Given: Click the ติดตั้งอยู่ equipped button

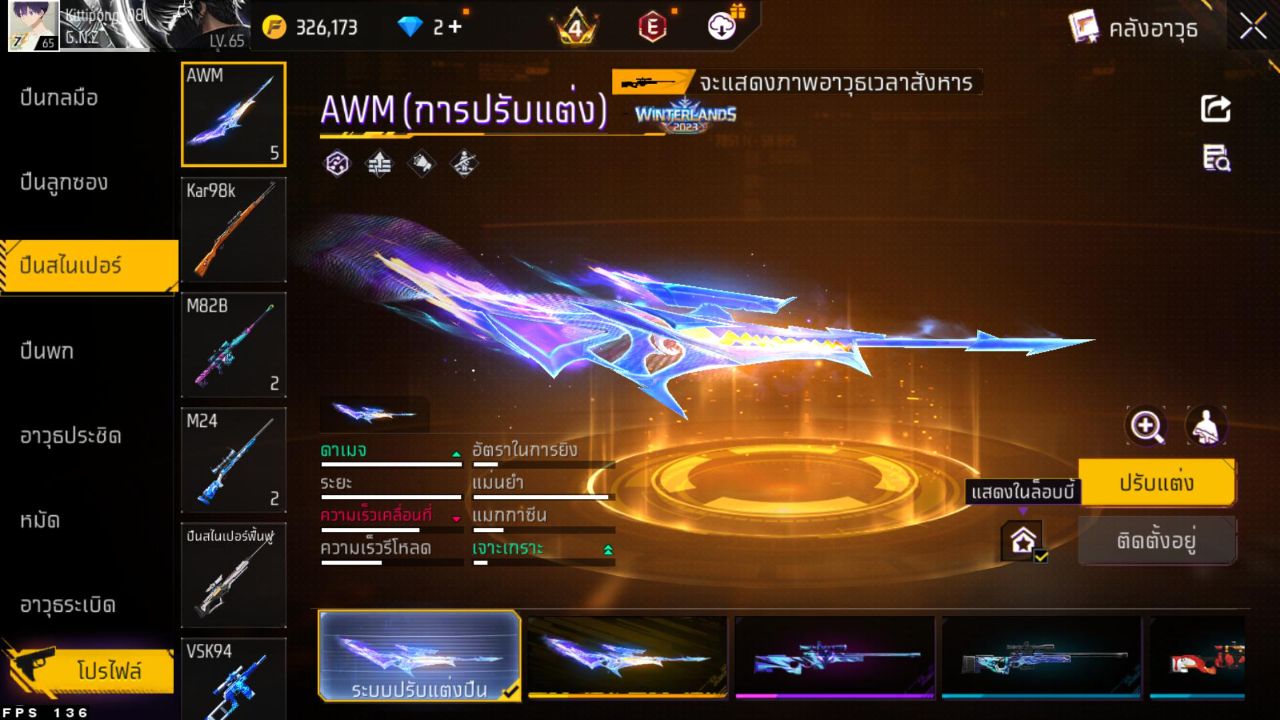Looking at the screenshot, I should (x=1158, y=541).
